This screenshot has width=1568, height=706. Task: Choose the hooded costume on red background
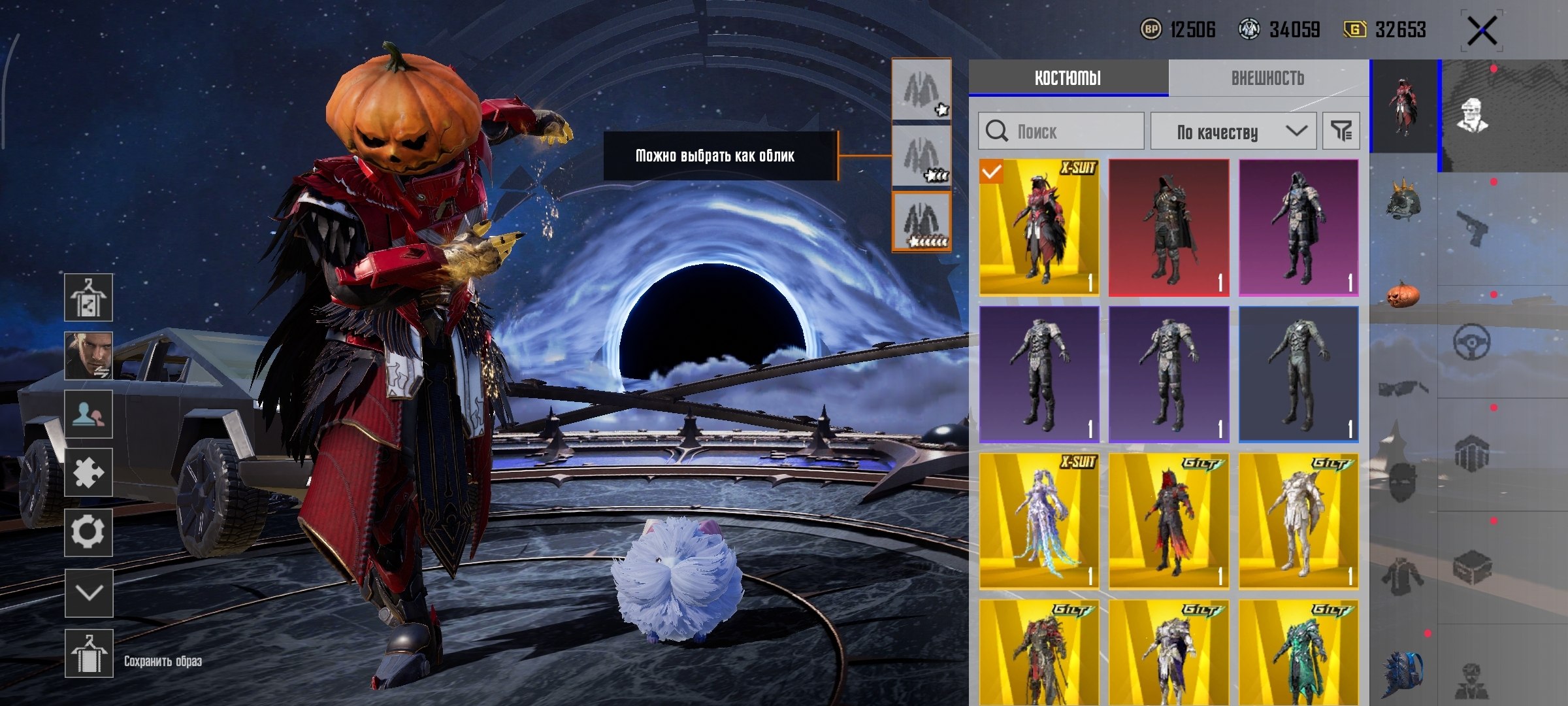(x=1169, y=227)
